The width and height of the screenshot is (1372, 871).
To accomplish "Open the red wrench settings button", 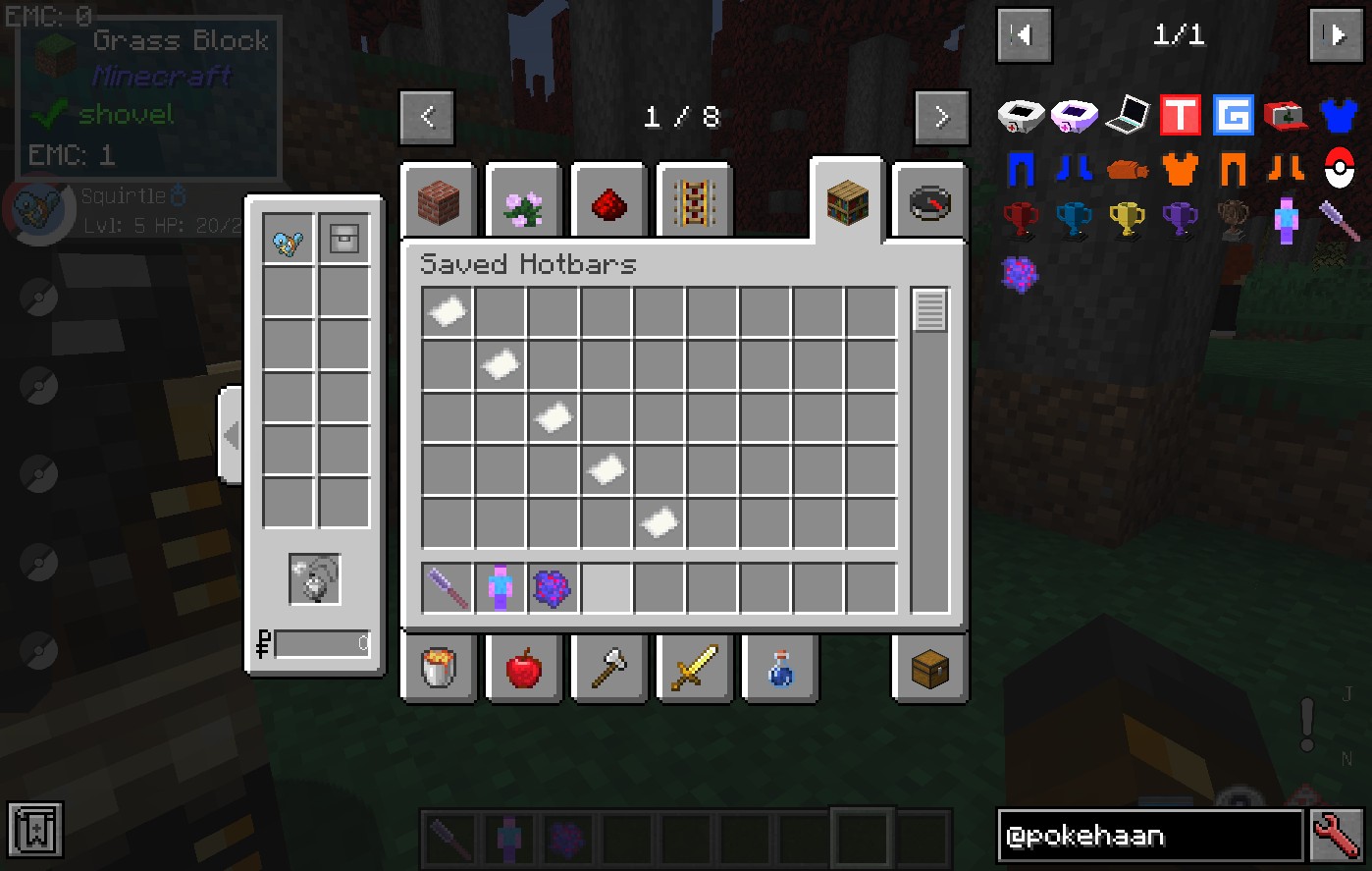I will click(x=1337, y=836).
